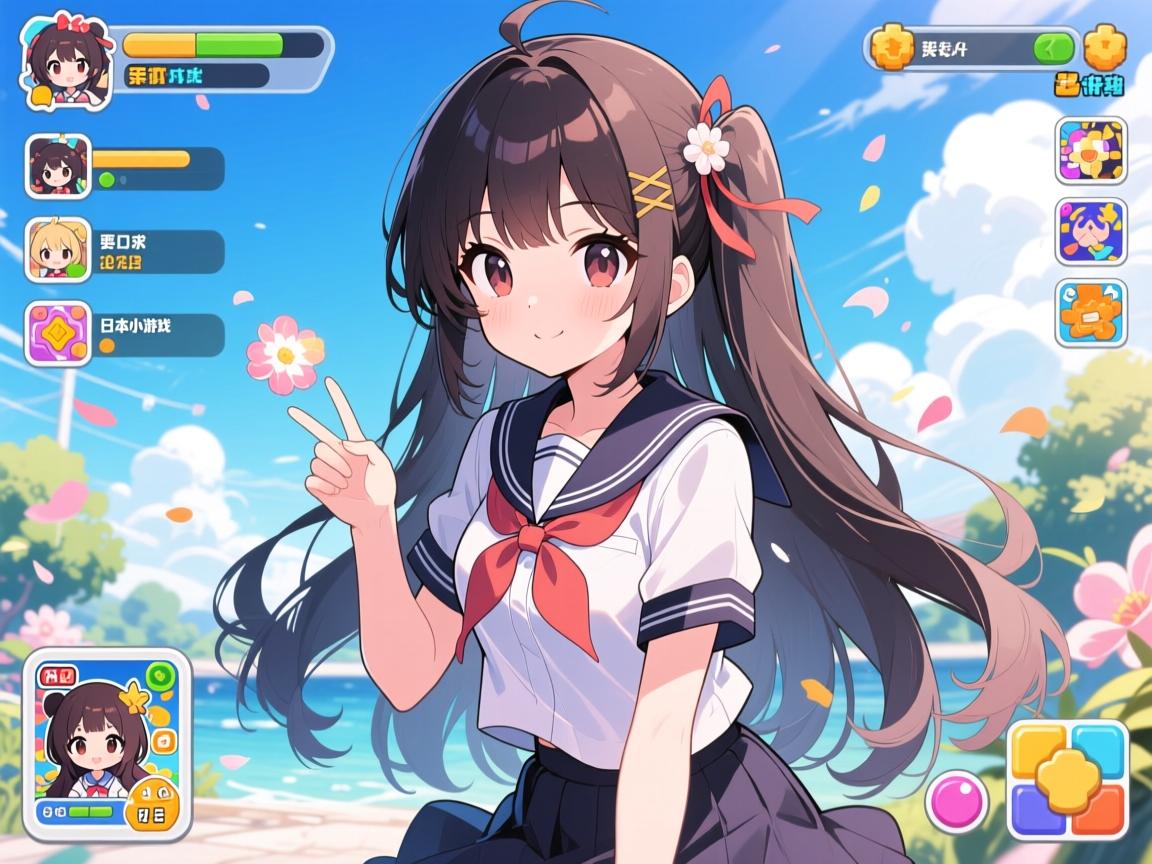Click the green round badge on character card
This screenshot has width=1152, height=864.
click(160, 675)
